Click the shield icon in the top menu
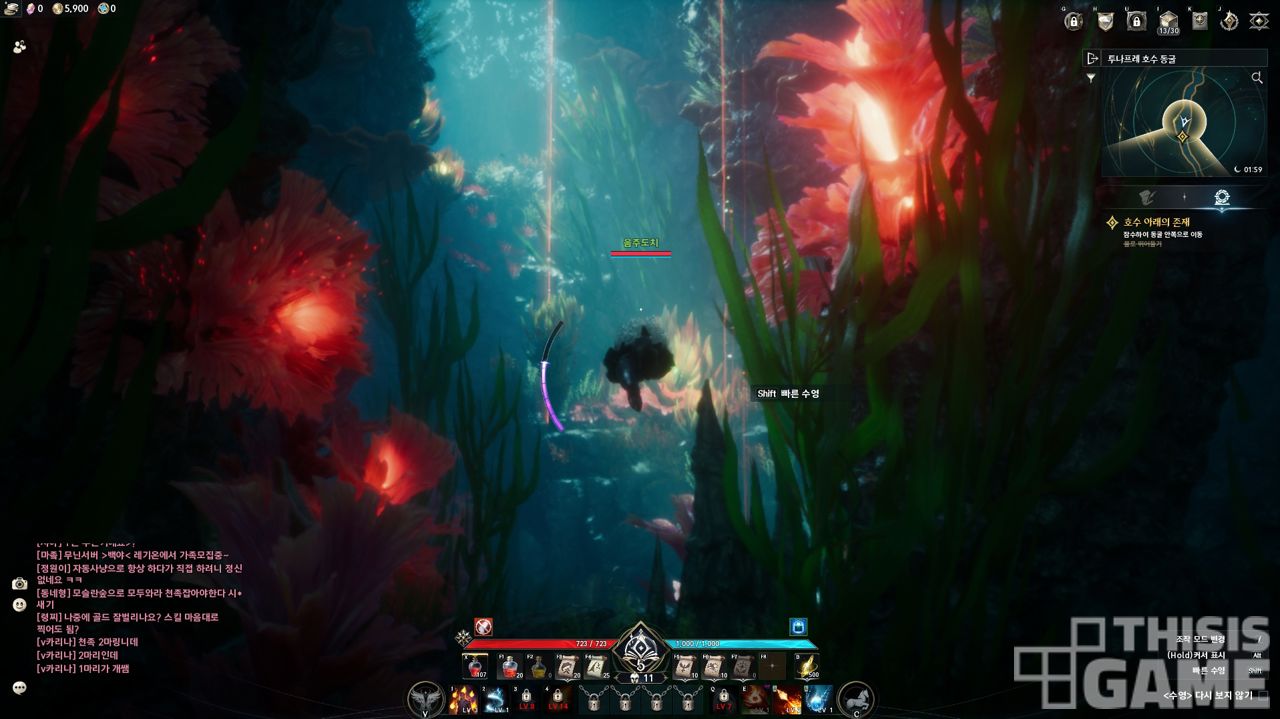 coord(1105,21)
